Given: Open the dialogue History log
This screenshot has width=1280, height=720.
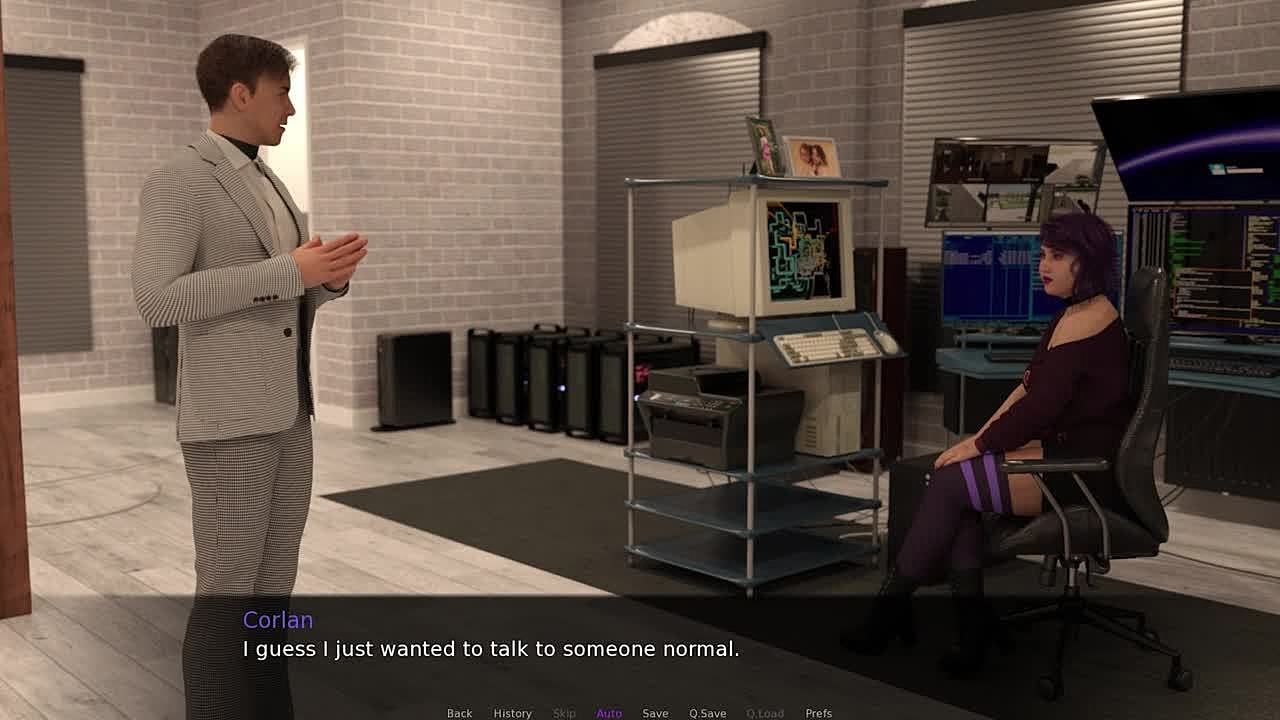Looking at the screenshot, I should tap(512, 713).
